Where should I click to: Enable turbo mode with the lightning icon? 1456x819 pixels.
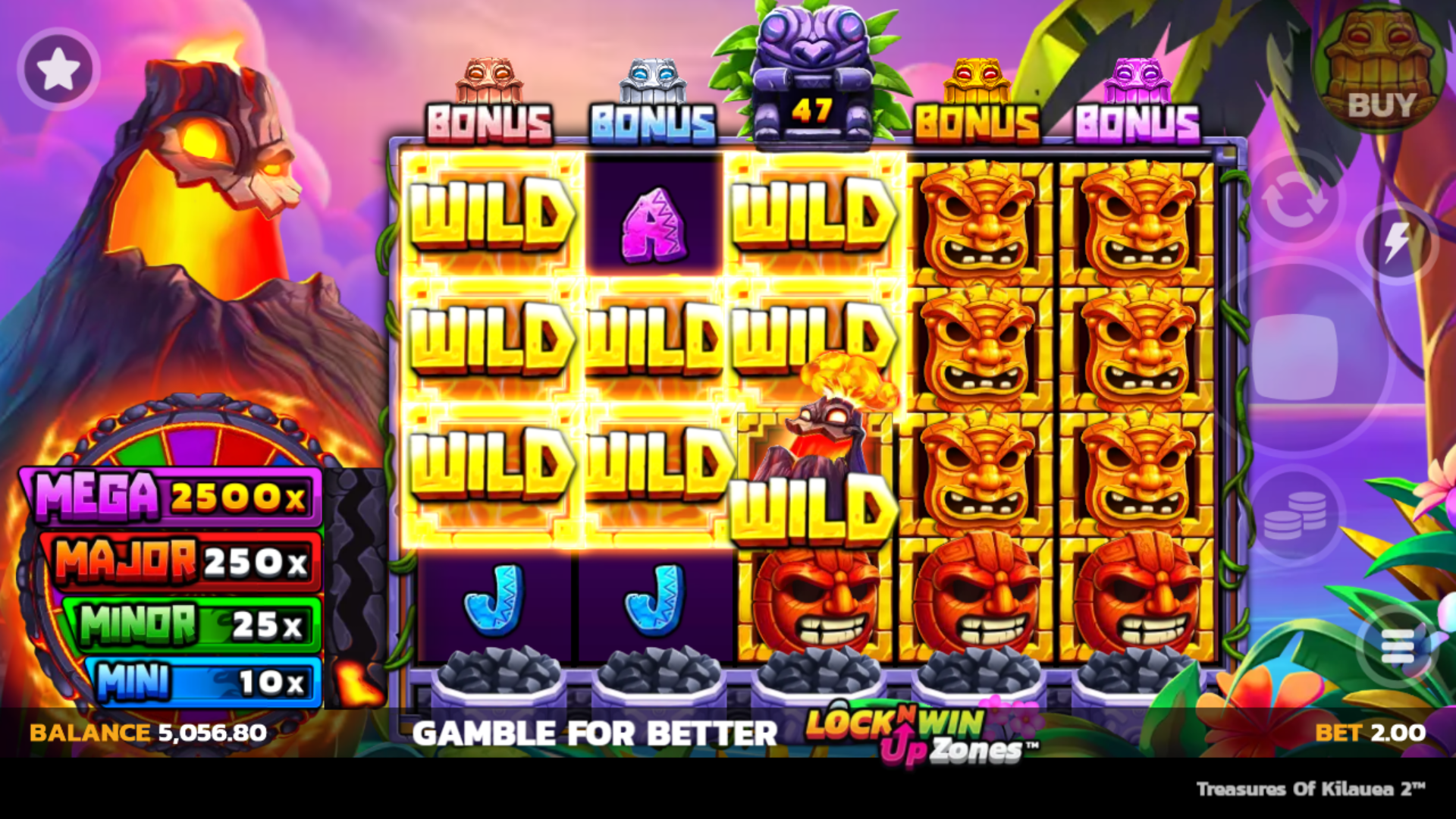click(1399, 241)
